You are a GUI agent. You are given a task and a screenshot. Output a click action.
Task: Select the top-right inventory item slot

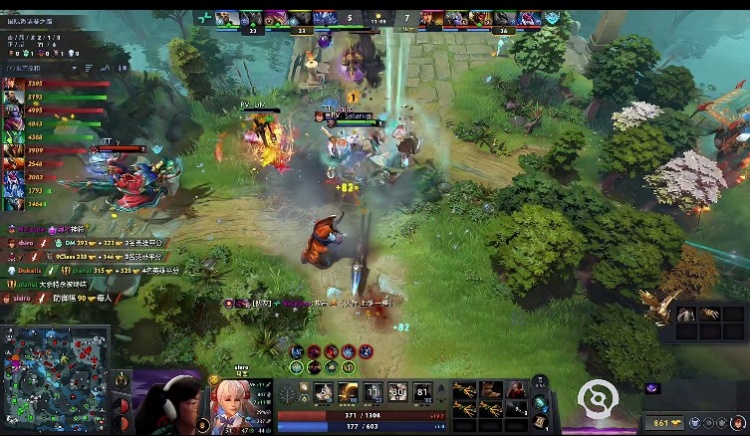pyautogui.click(x=516, y=389)
